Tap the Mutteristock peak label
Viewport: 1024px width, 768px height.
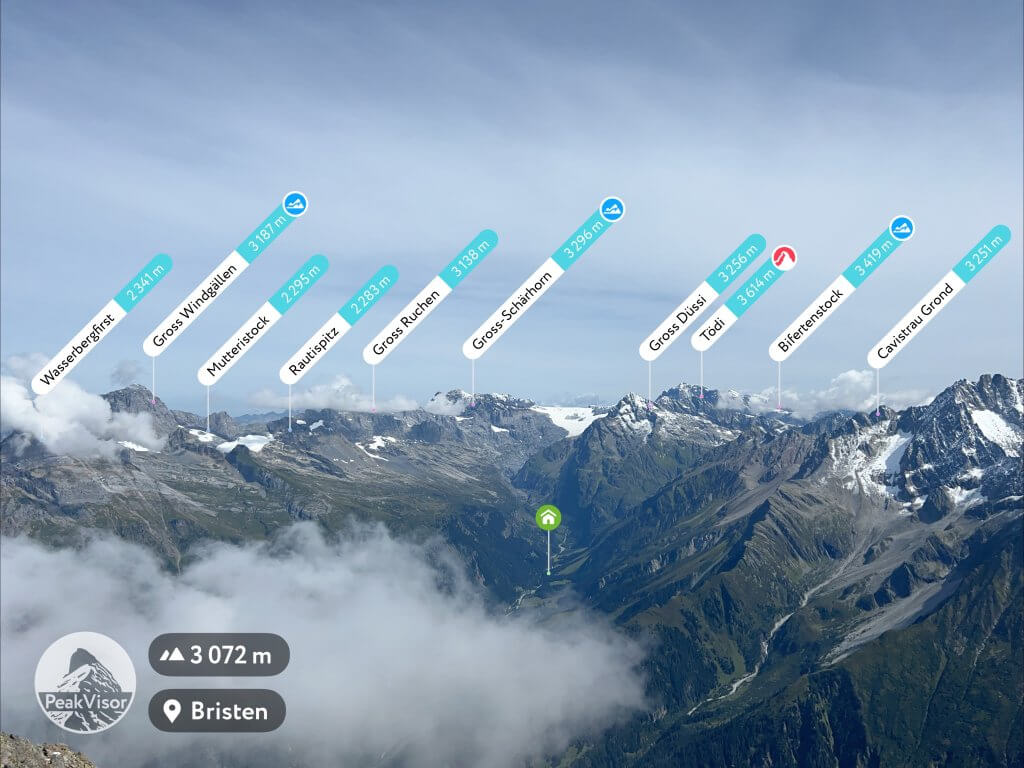click(262, 320)
